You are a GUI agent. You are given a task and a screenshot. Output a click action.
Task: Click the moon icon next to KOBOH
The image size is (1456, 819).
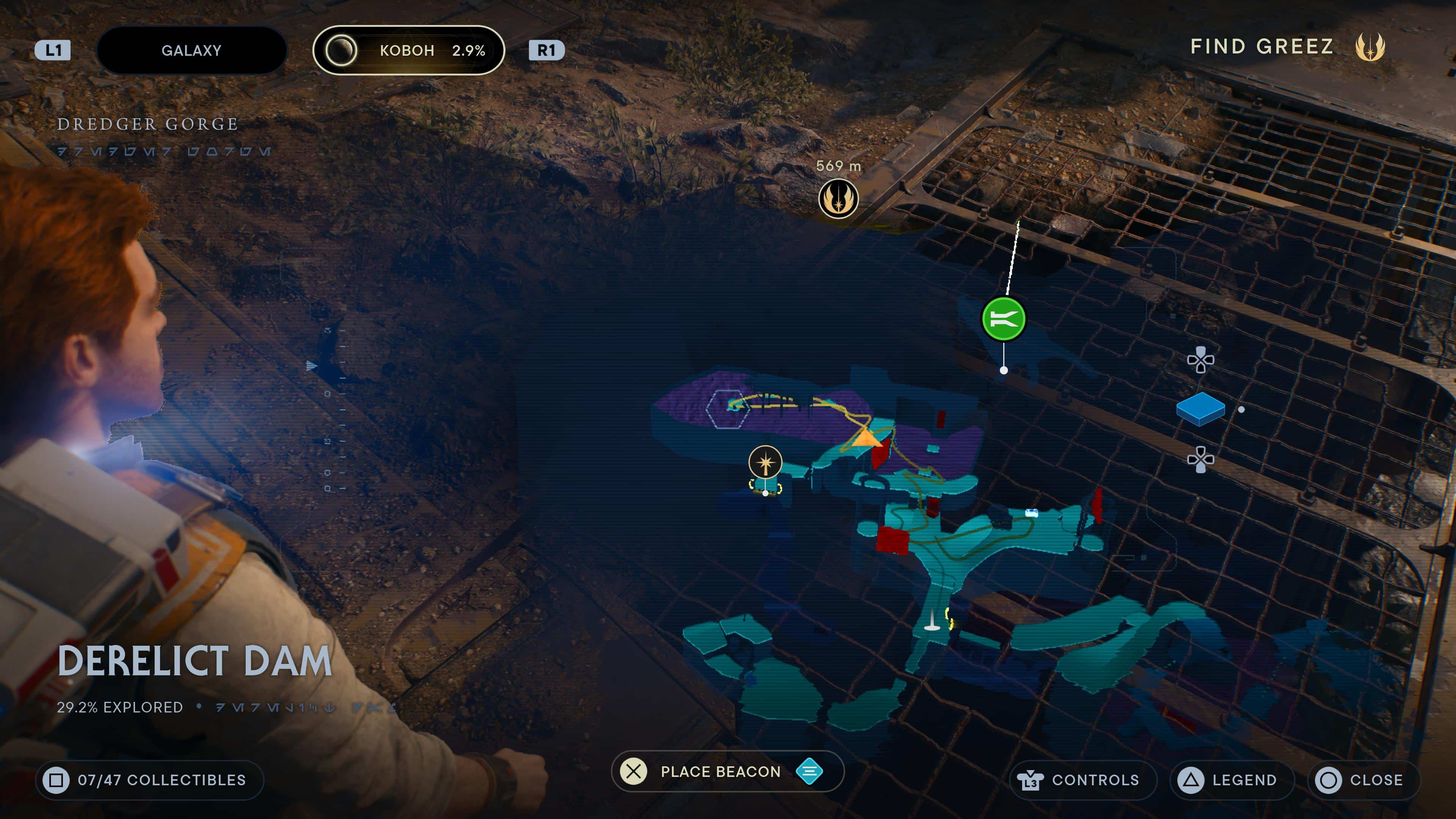coord(342,50)
